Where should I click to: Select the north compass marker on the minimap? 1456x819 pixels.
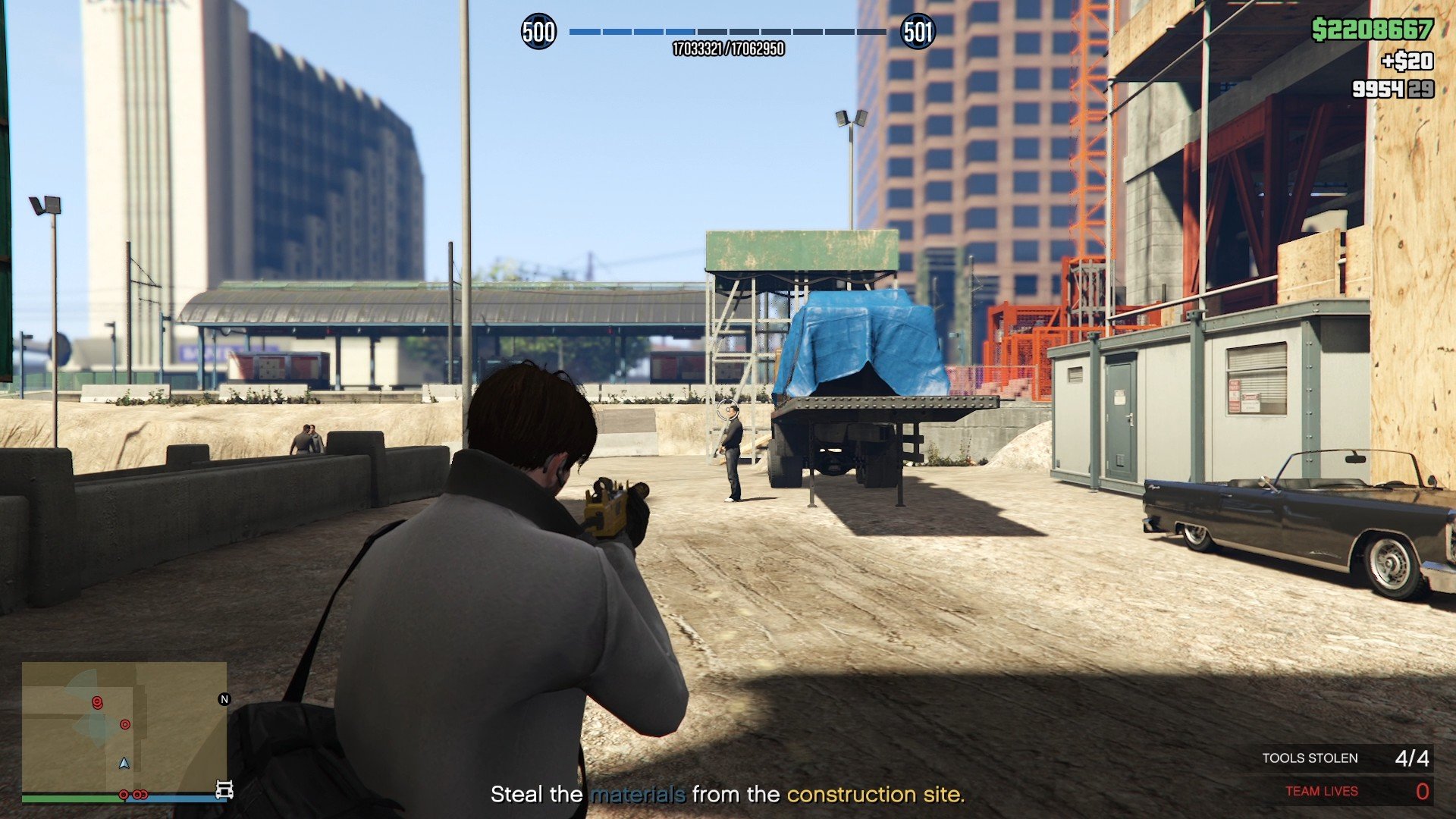tap(224, 699)
